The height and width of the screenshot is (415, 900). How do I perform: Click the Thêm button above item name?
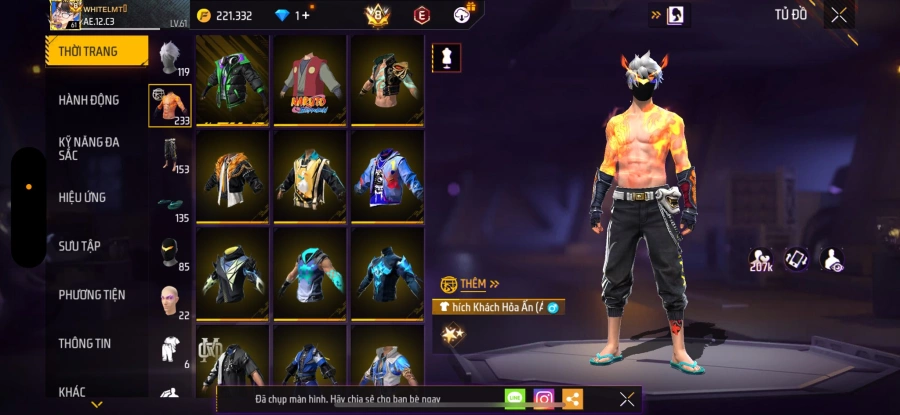[470, 284]
